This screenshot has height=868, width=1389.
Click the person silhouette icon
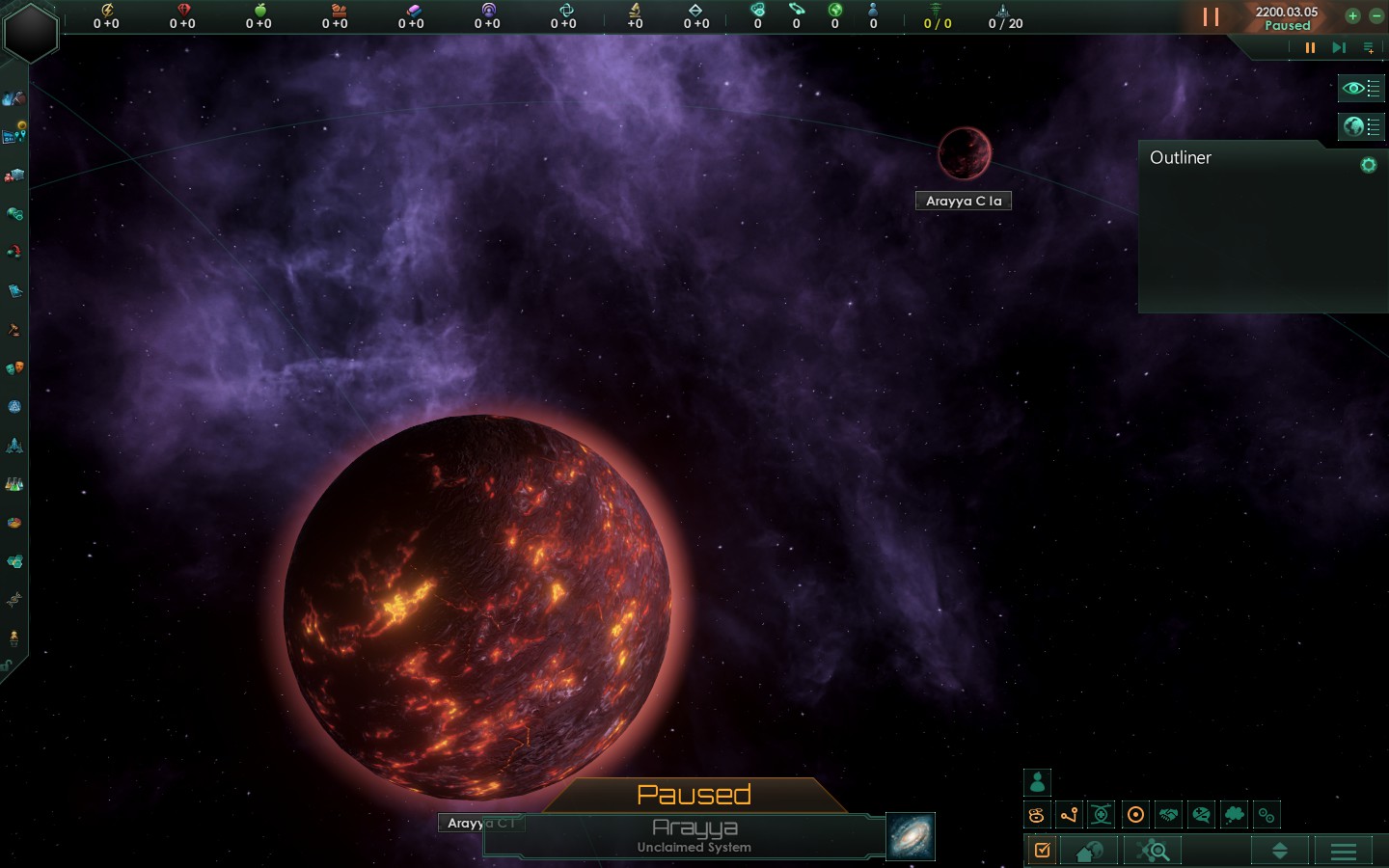pos(1037,782)
